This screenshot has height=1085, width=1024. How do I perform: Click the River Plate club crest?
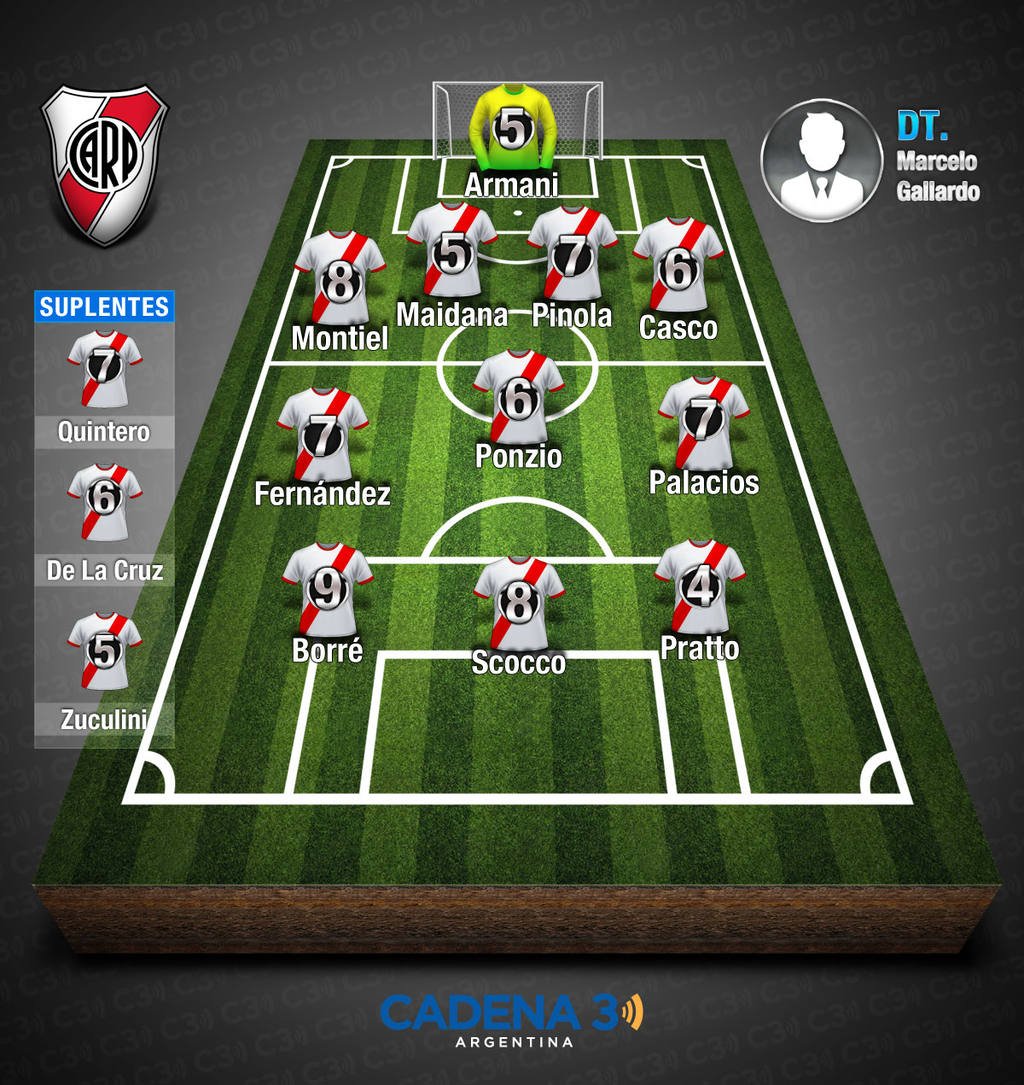[104, 163]
